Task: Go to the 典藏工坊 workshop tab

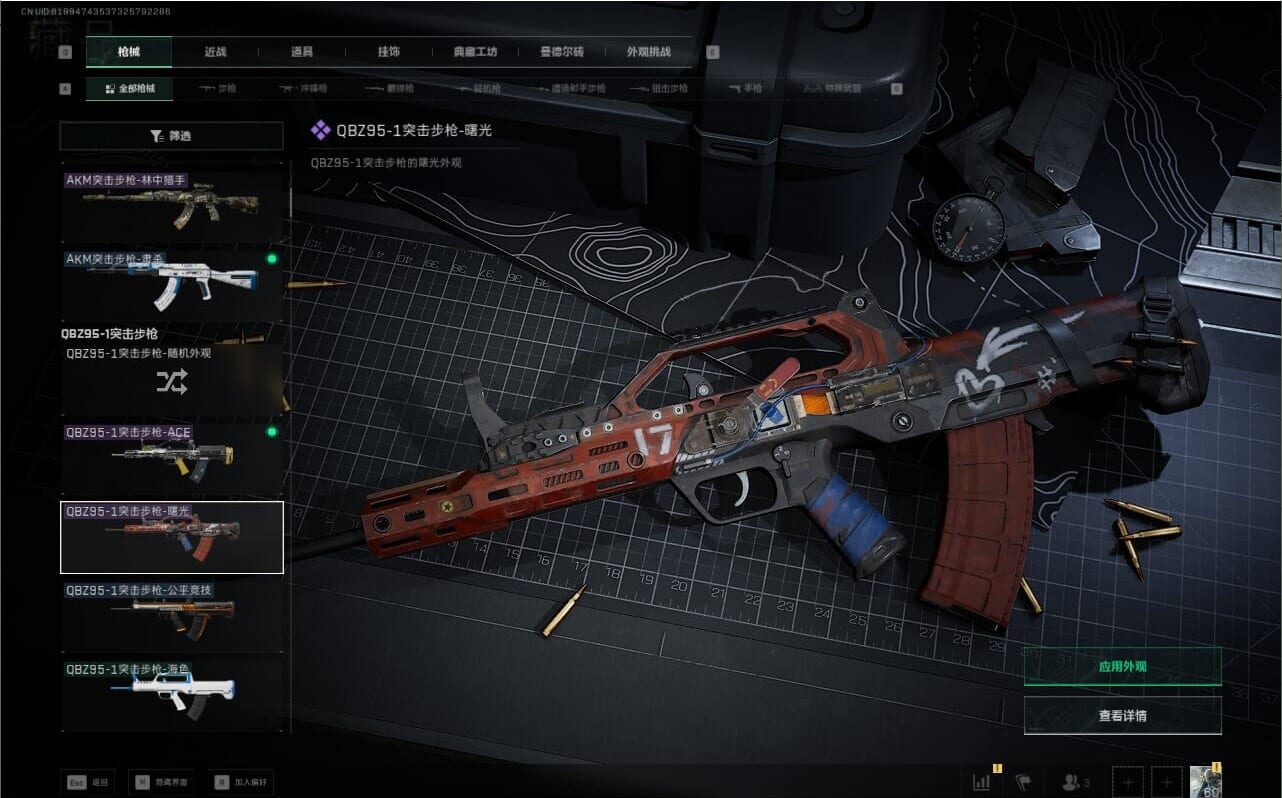Action: (x=474, y=52)
